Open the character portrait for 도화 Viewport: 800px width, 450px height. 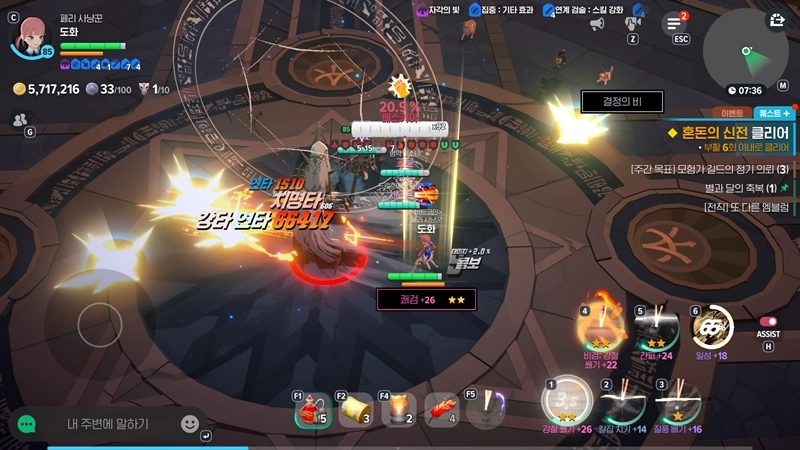(x=31, y=34)
